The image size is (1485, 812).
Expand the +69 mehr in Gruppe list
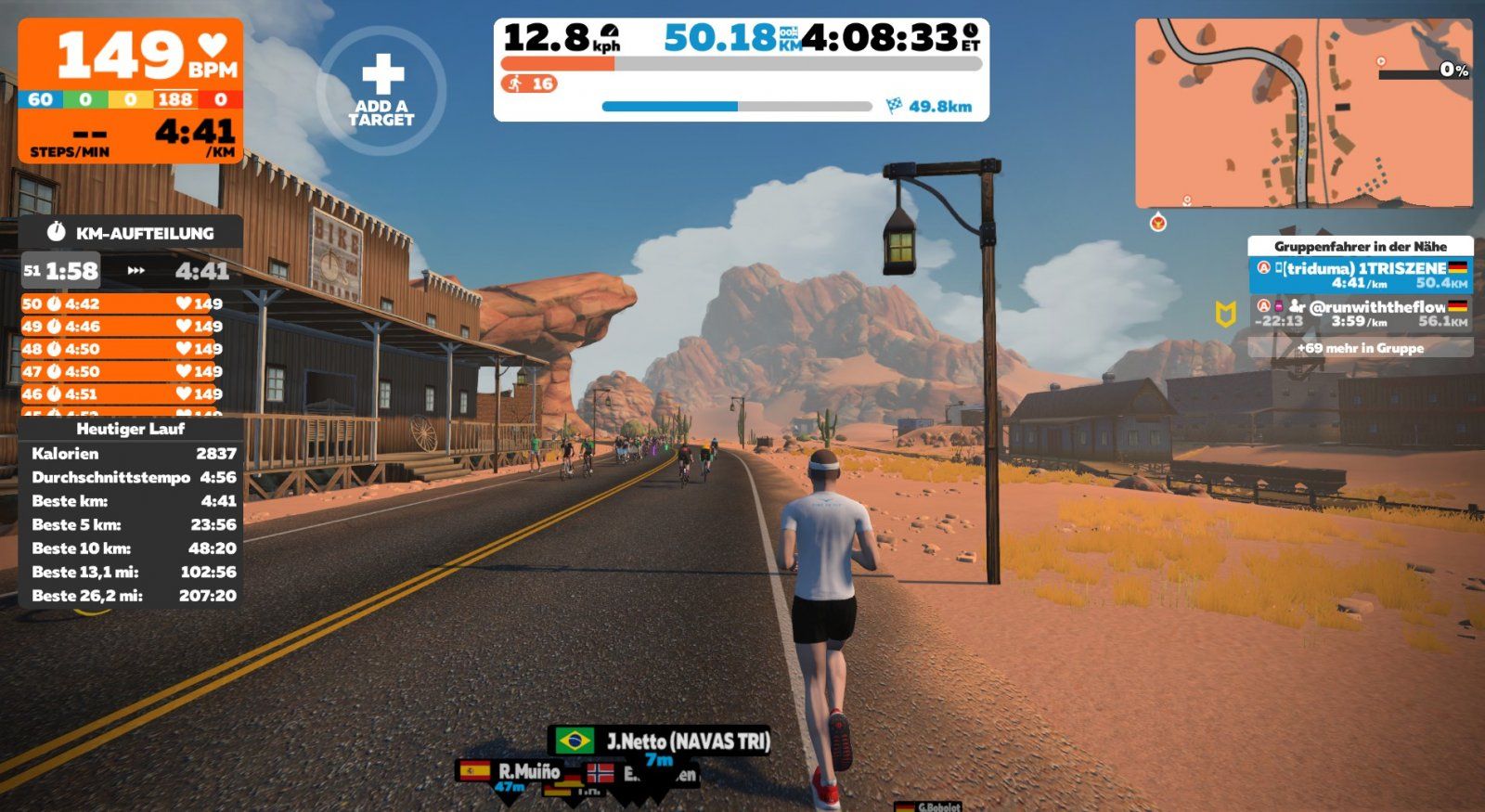coord(1360,348)
